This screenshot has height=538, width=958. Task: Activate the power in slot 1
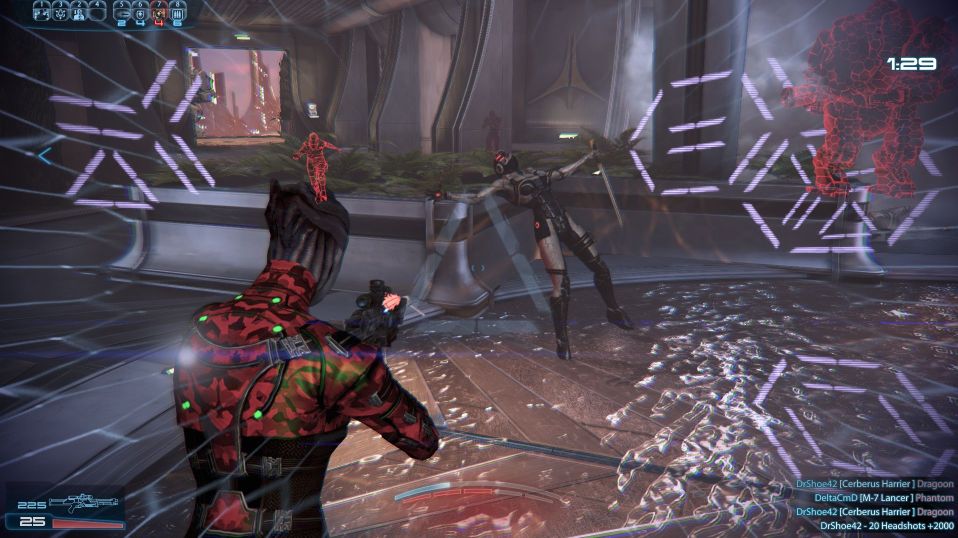(x=42, y=13)
